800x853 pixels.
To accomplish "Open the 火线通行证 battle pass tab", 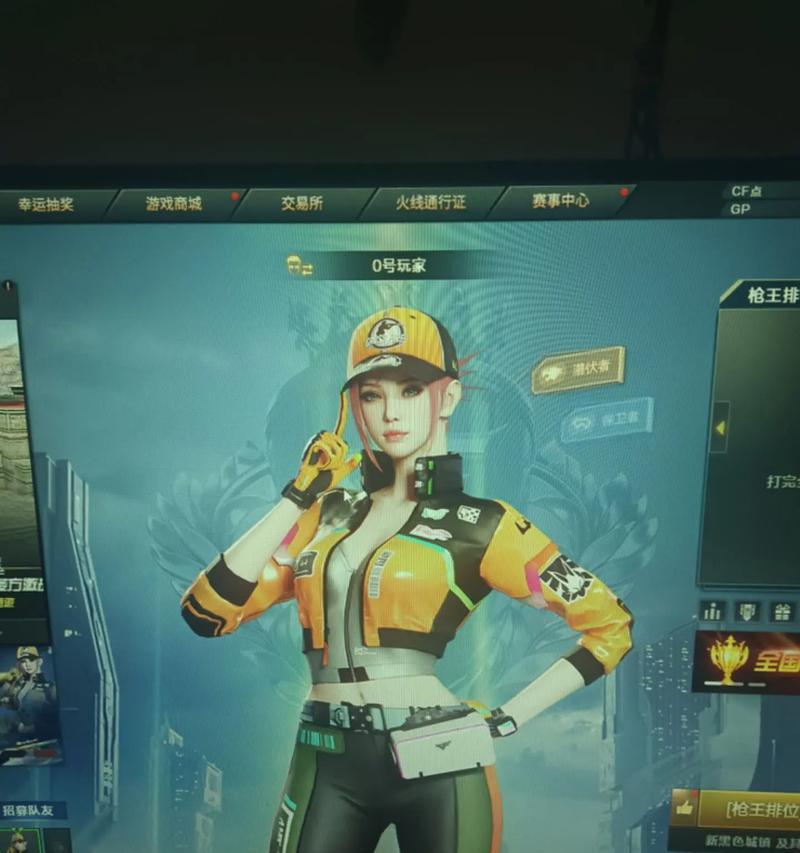I will point(430,202).
